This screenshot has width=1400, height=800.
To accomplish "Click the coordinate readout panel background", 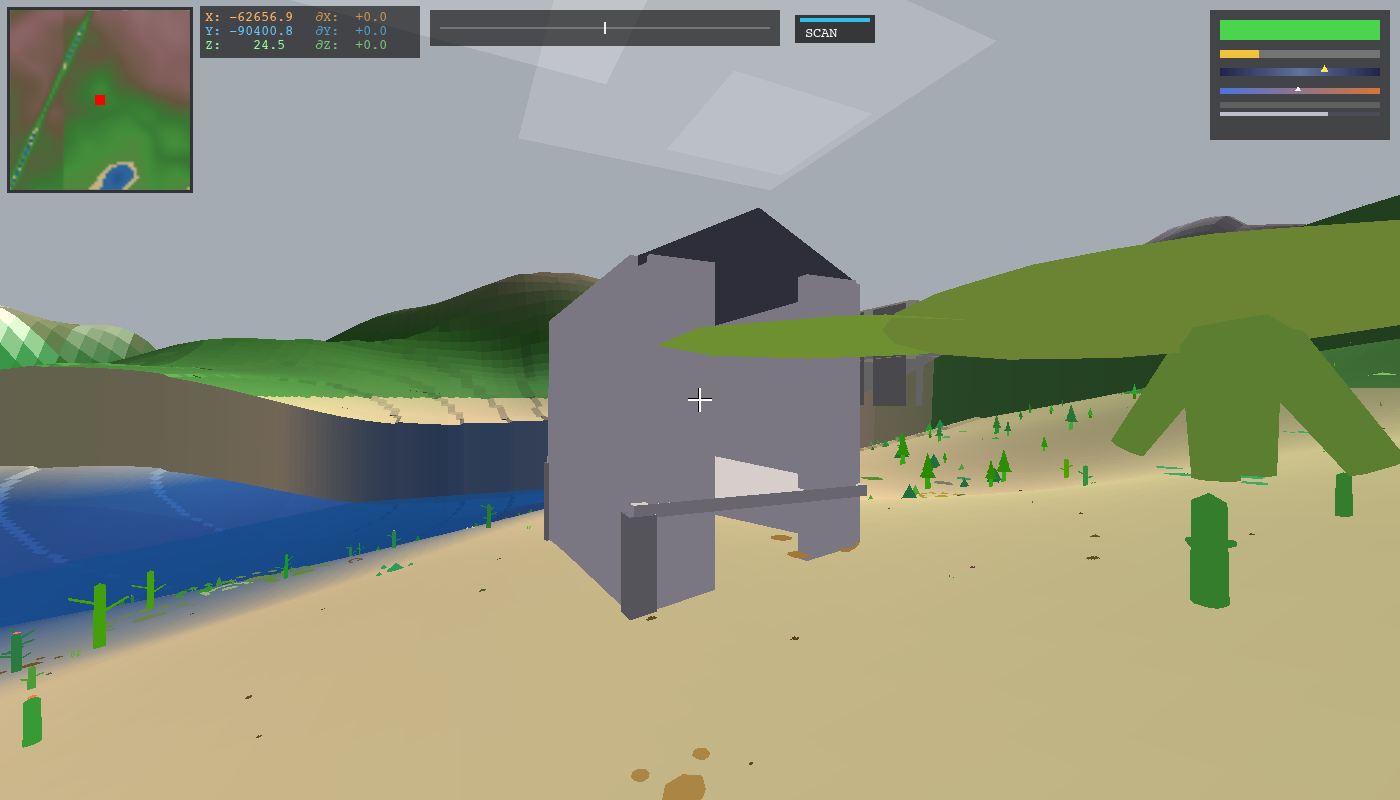I will click(x=310, y=30).
